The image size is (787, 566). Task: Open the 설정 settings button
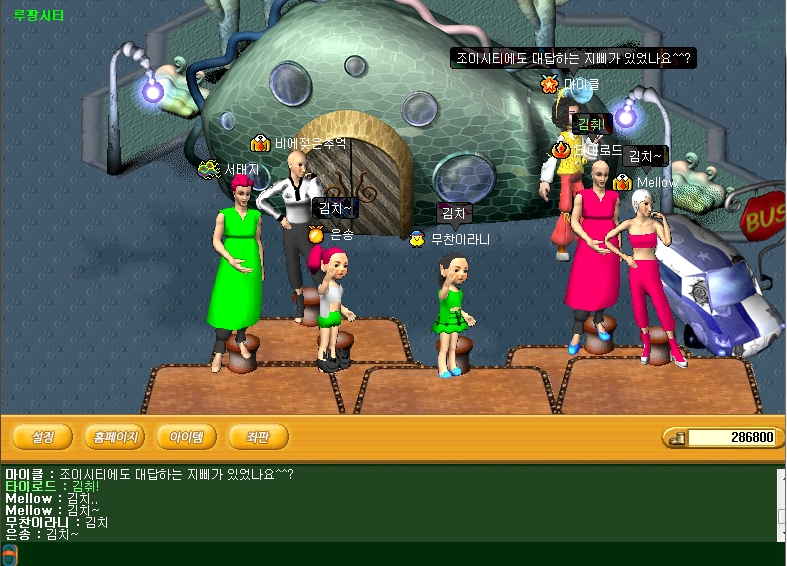tap(43, 437)
